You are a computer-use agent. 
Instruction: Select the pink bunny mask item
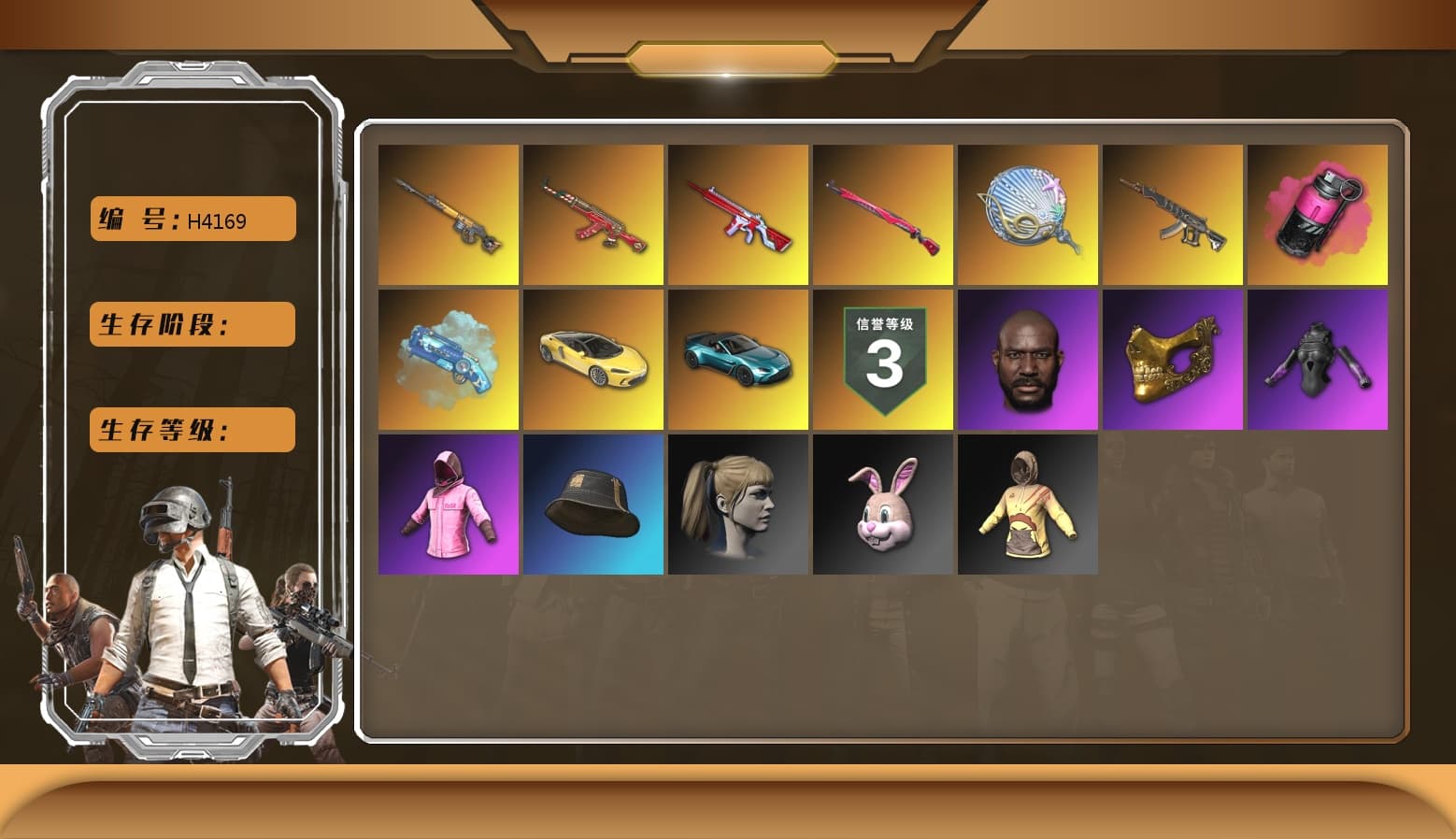[882, 505]
